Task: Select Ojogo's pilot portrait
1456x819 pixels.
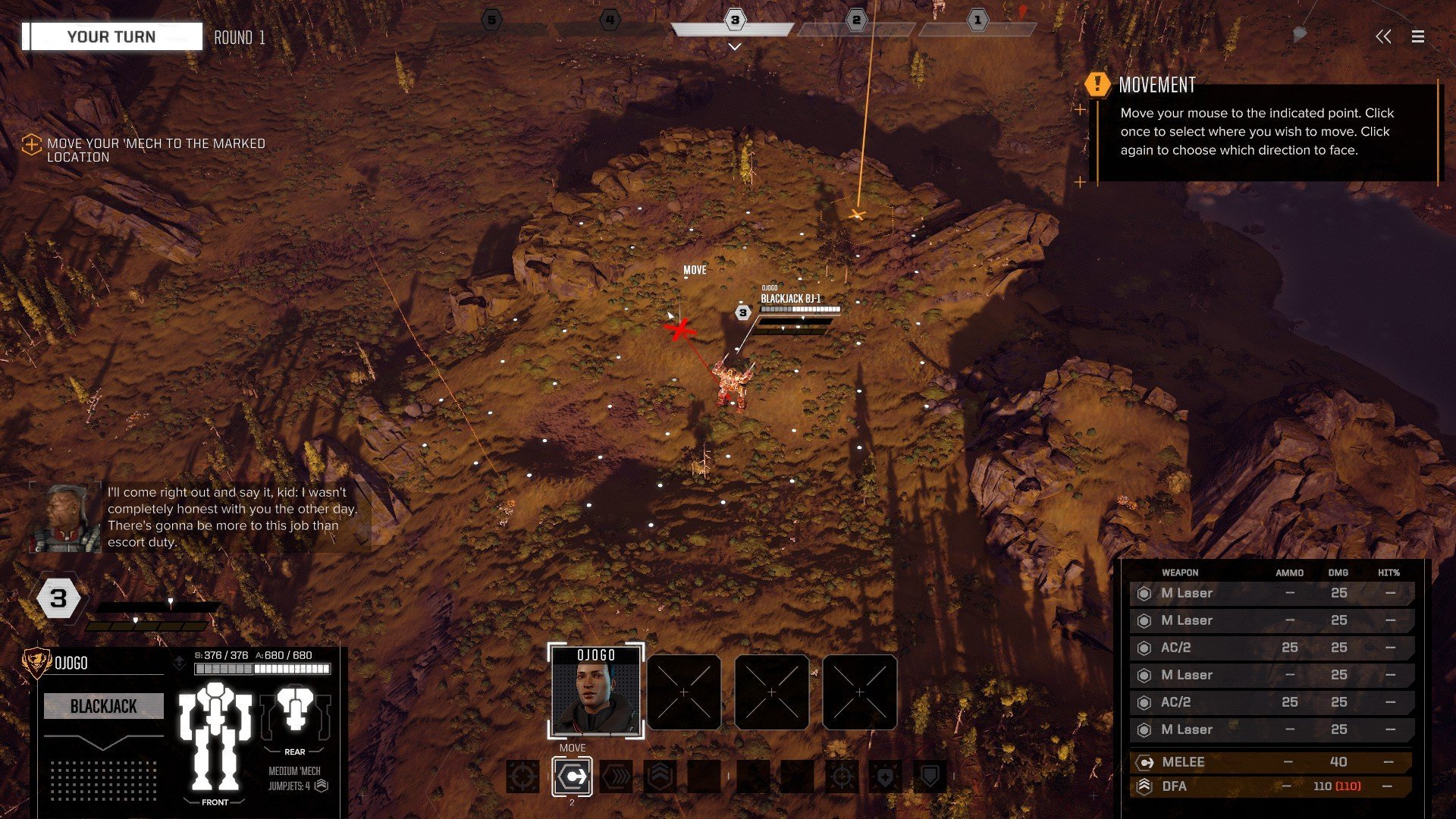Action: tap(596, 692)
